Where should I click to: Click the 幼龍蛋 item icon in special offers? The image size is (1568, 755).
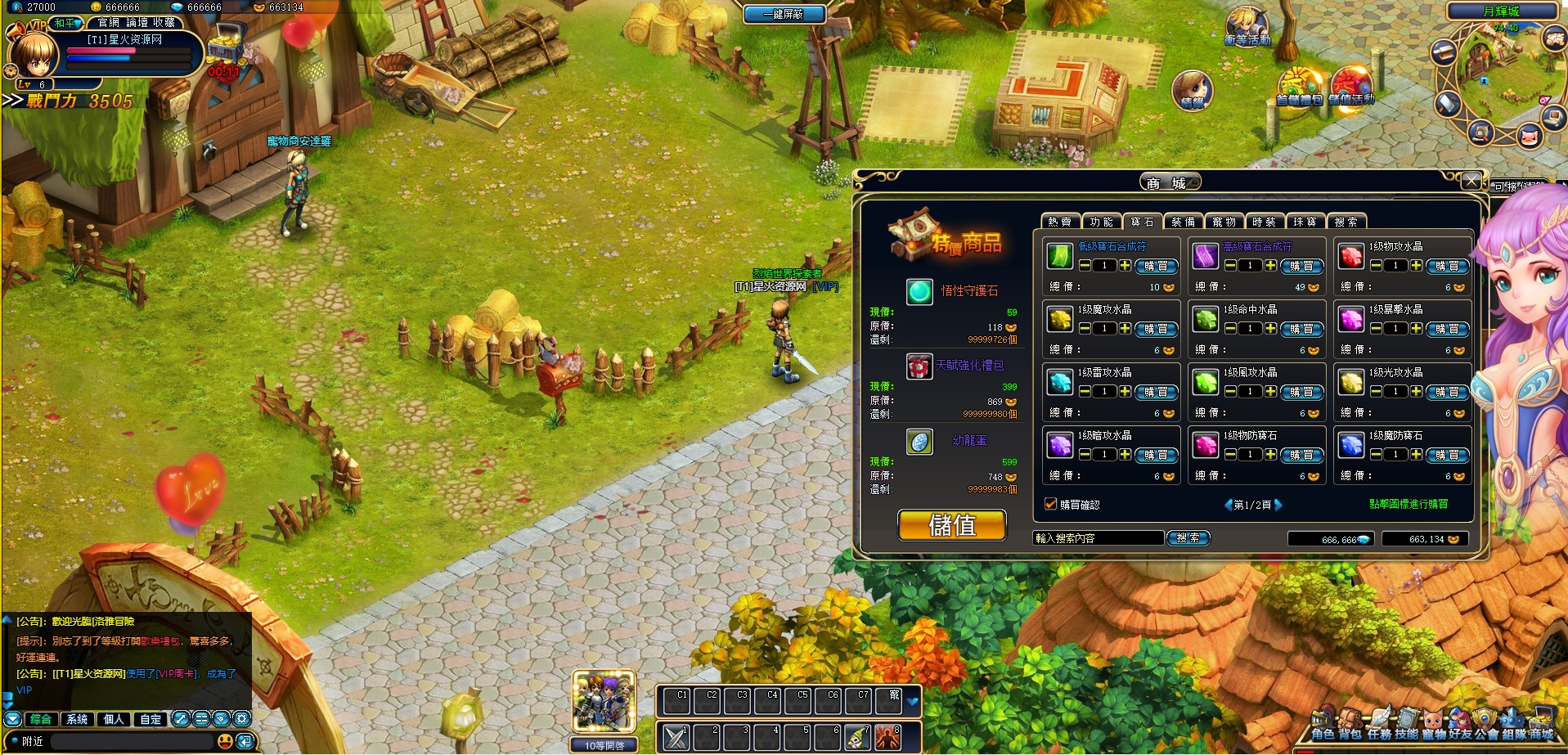coord(919,442)
